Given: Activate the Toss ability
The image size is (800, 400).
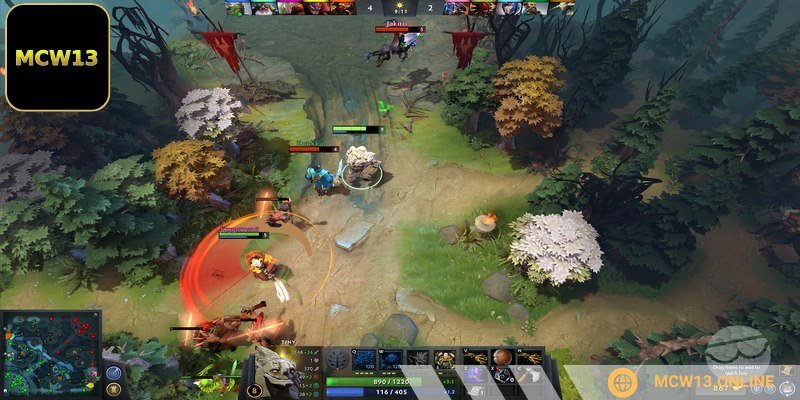Looking at the screenshot, I should (392, 359).
